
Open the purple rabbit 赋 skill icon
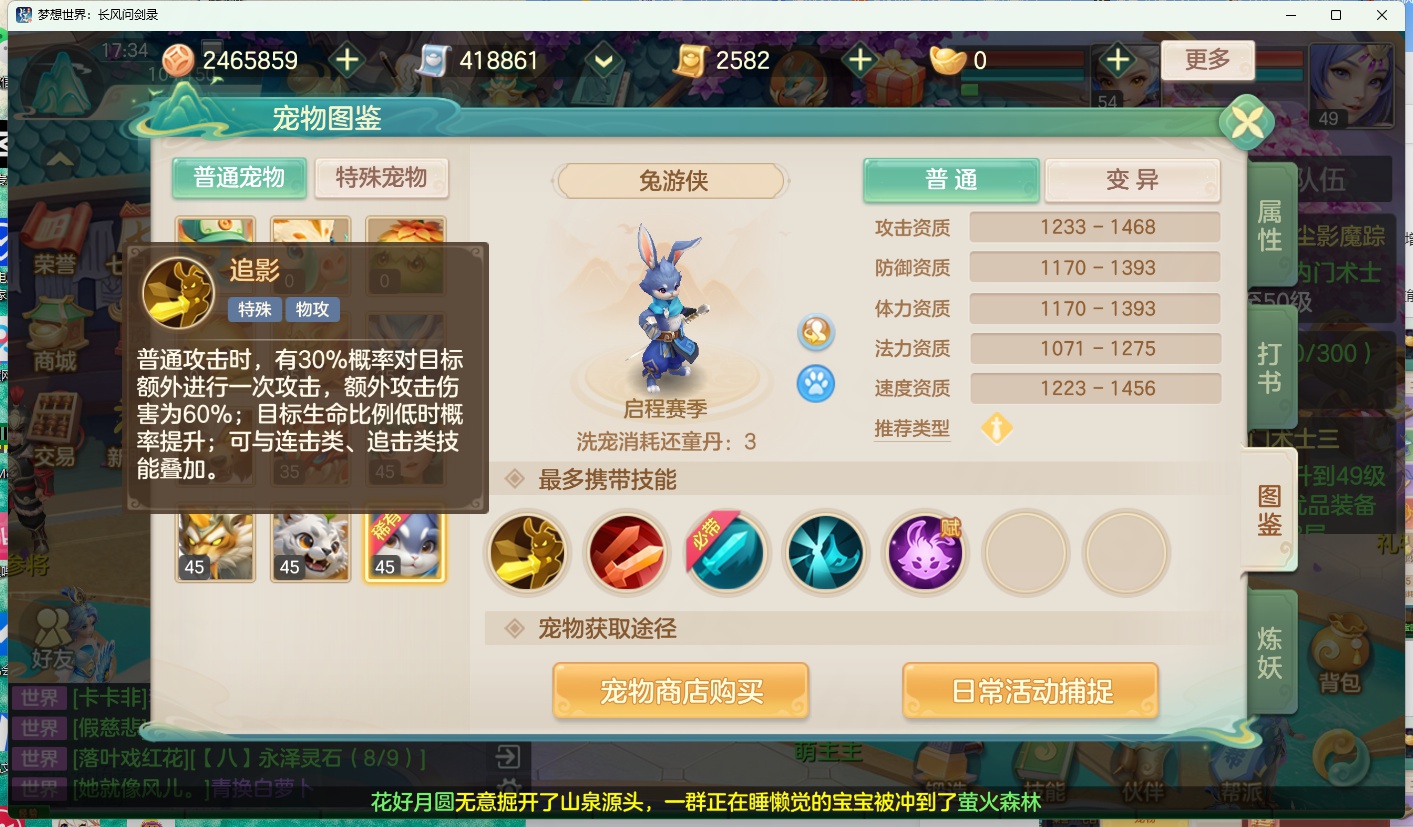925,552
